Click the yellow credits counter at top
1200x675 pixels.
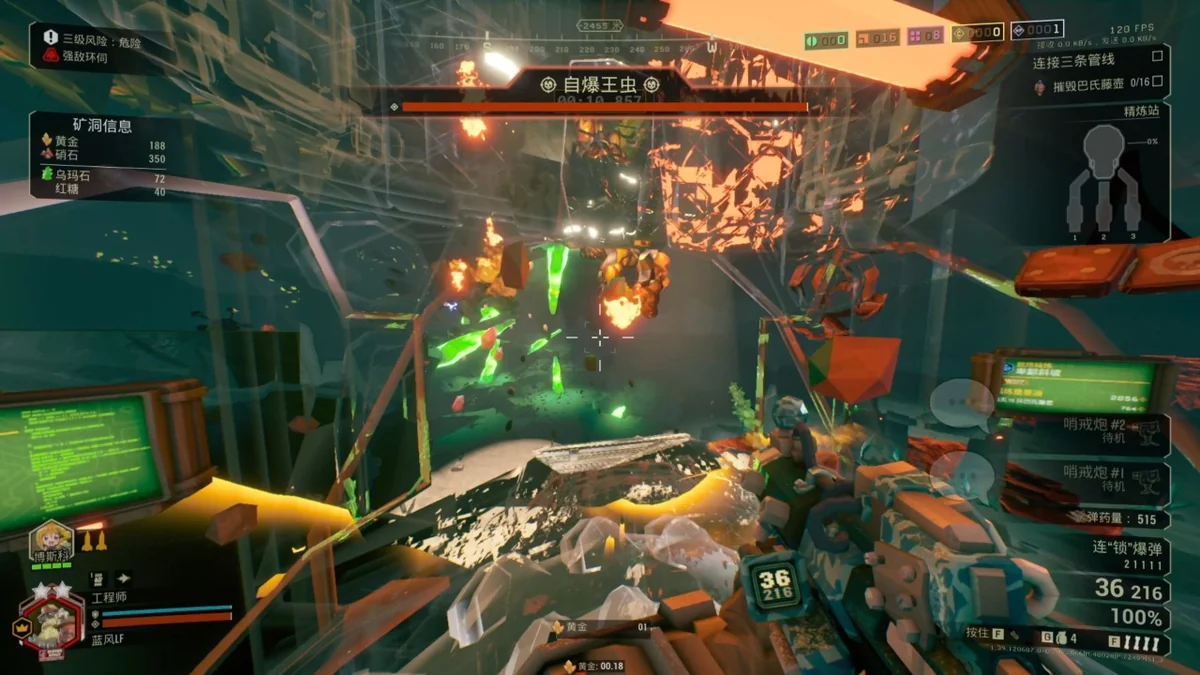coord(978,33)
